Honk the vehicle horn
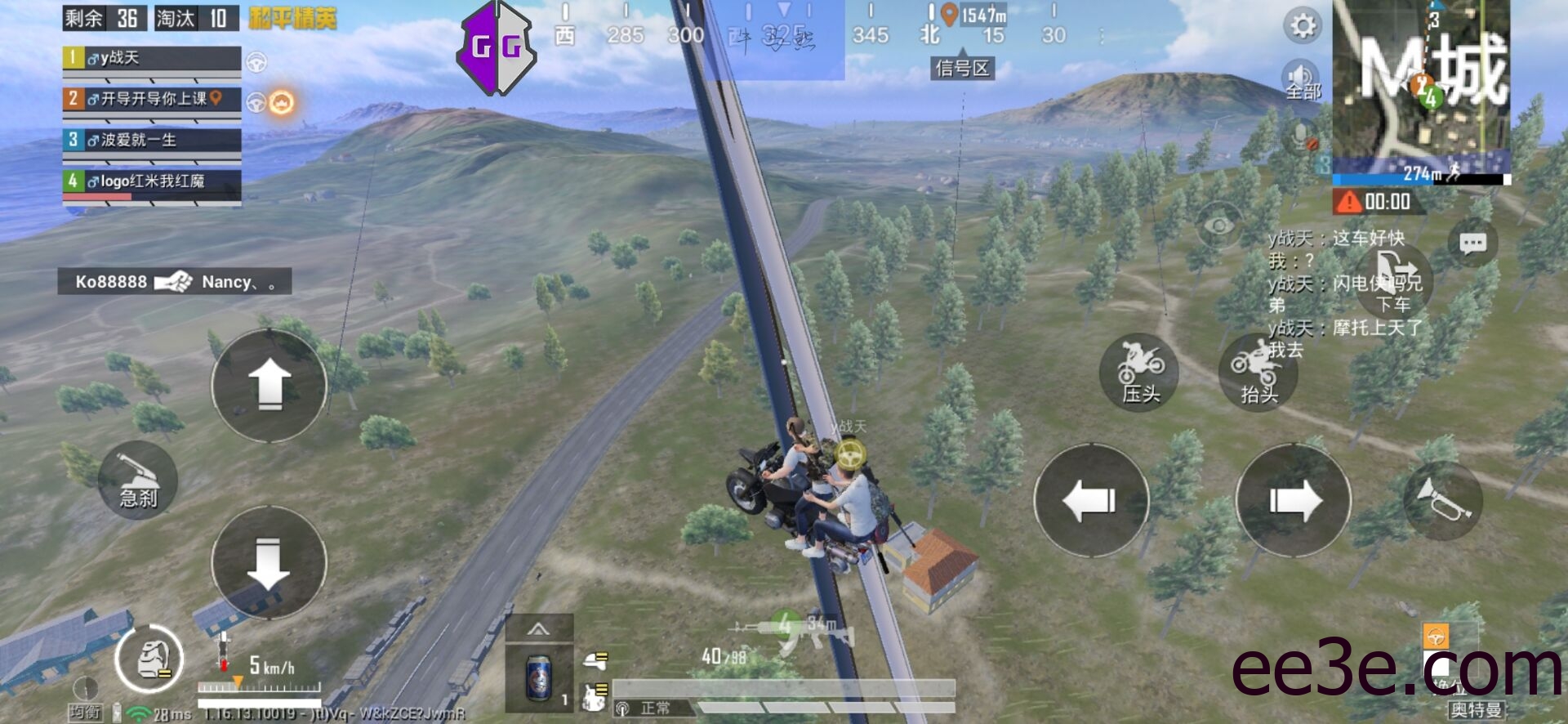Screen dimensions: 1568x724 click(1443, 500)
